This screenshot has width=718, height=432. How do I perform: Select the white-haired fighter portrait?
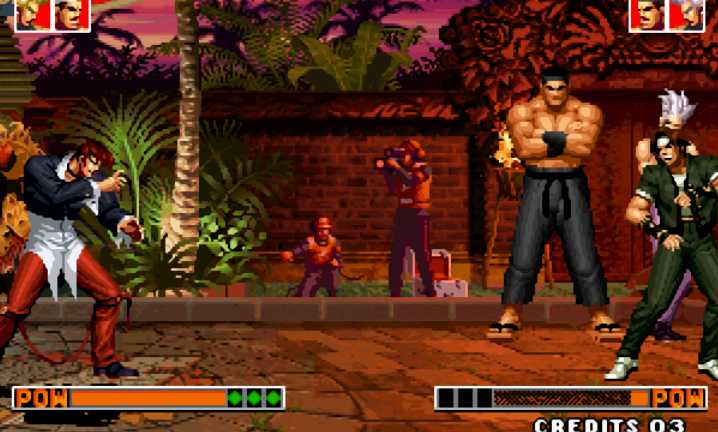point(686,14)
